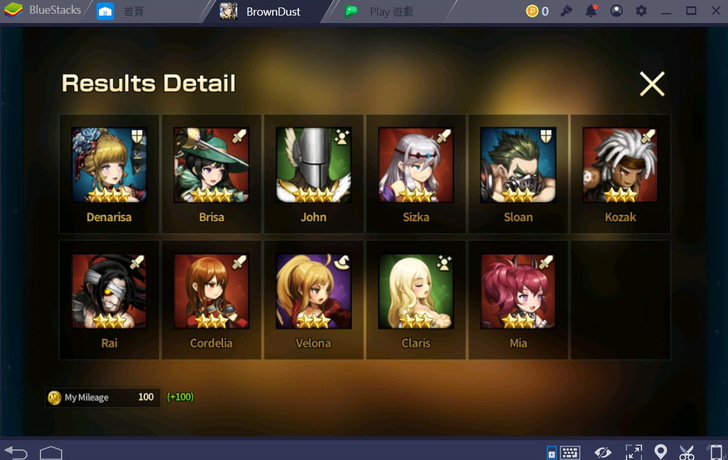Click the Android back arrow button
This screenshot has width=728, height=460.
[17, 451]
